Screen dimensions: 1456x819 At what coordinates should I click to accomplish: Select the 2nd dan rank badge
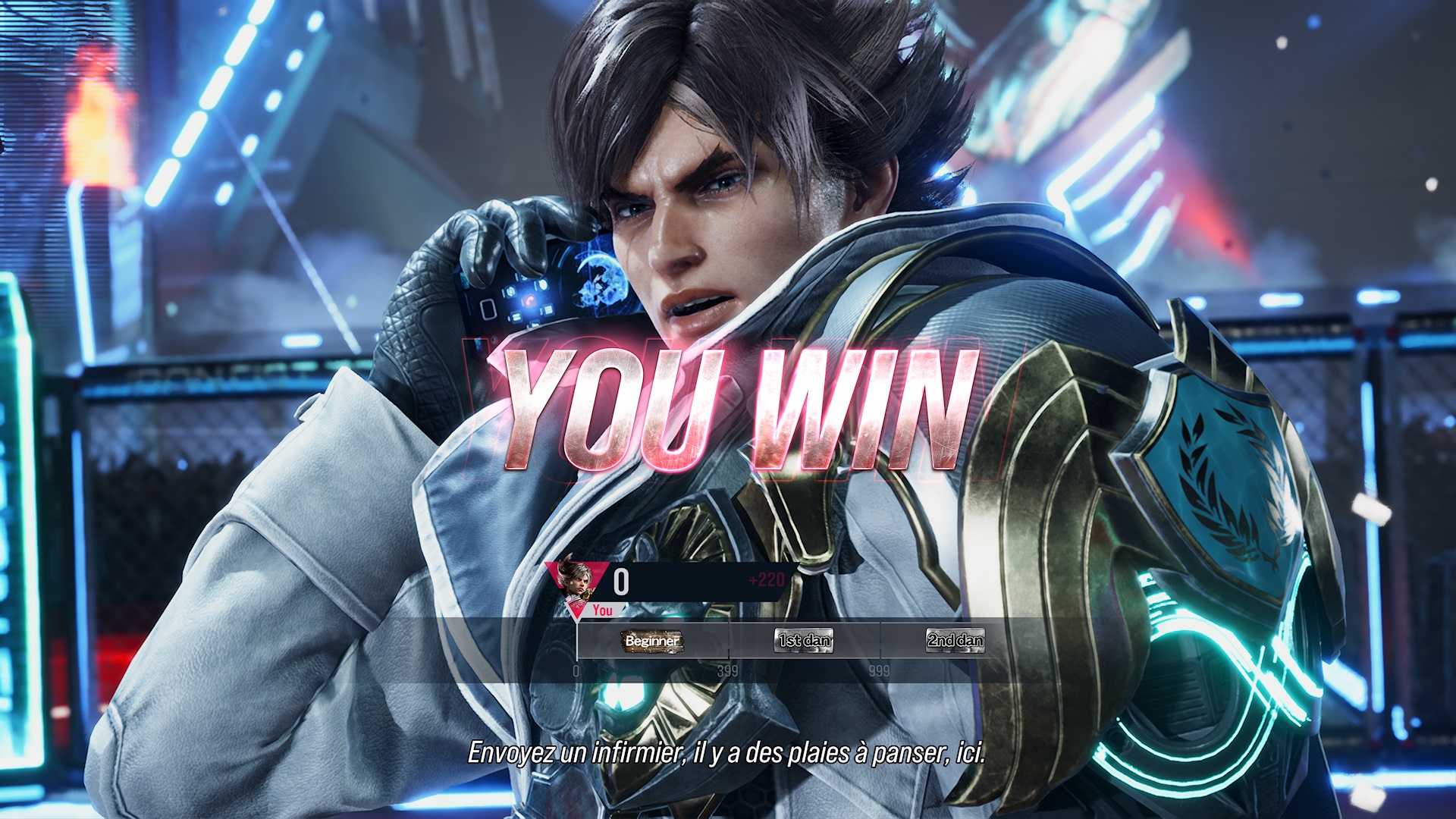(x=955, y=641)
